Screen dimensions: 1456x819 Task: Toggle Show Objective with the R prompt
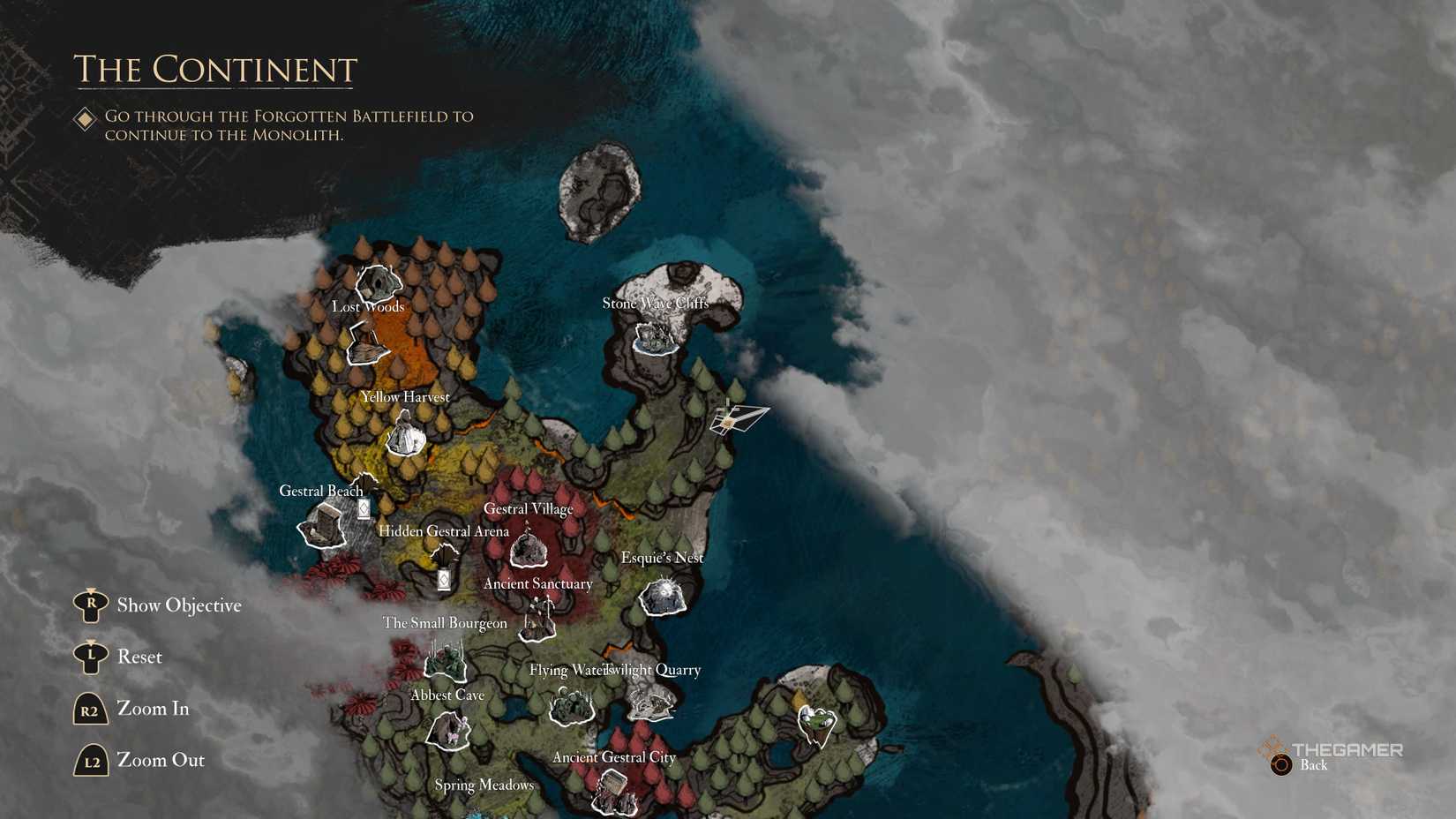tap(91, 605)
